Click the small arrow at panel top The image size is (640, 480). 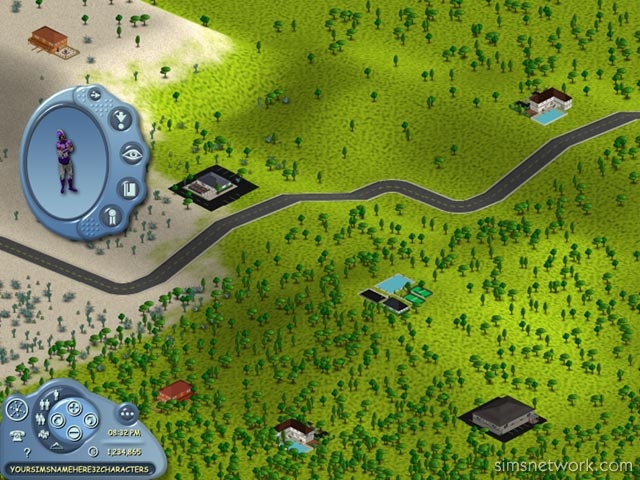click(x=96, y=95)
